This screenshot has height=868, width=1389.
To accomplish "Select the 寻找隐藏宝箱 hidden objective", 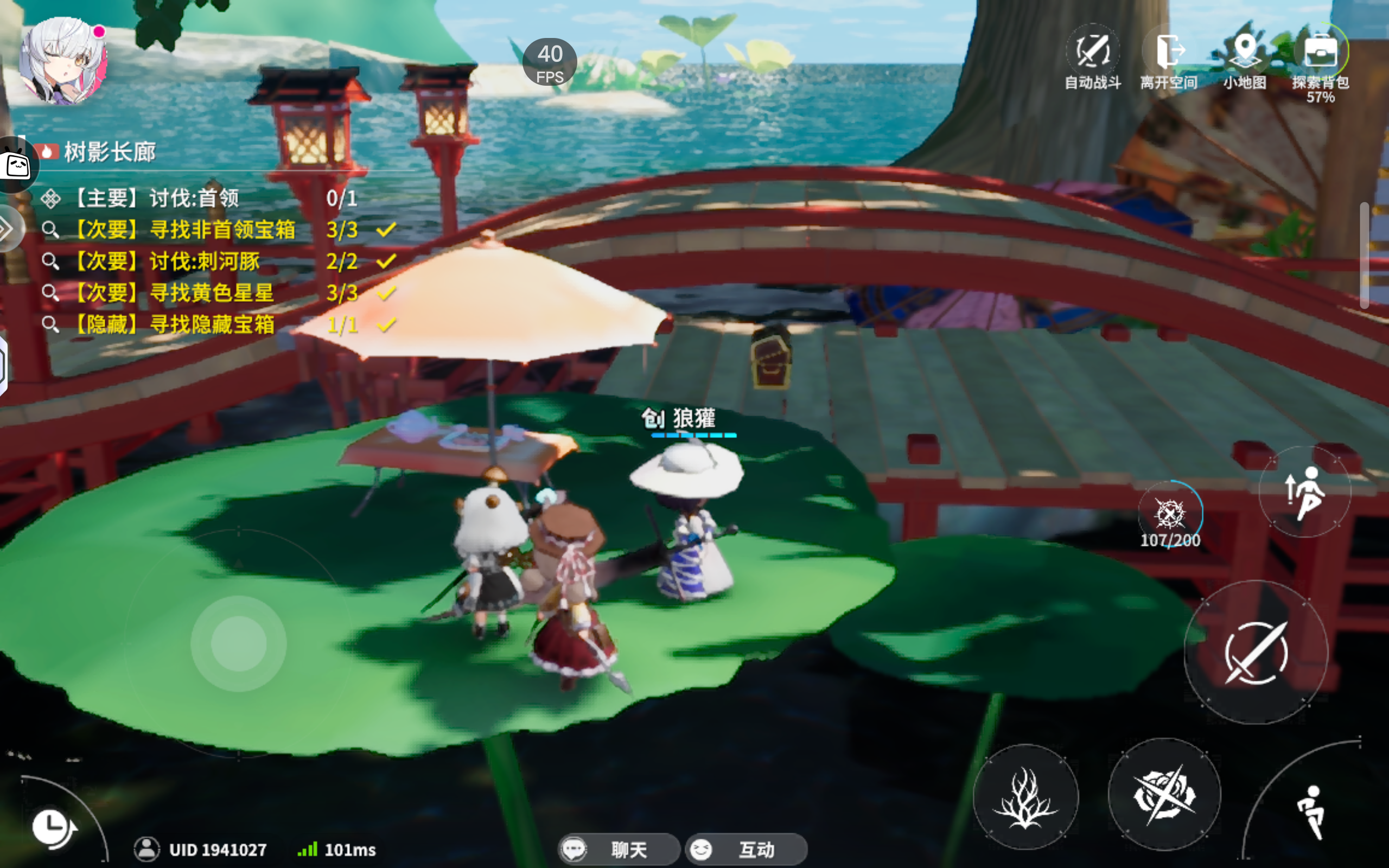I will coord(211,325).
